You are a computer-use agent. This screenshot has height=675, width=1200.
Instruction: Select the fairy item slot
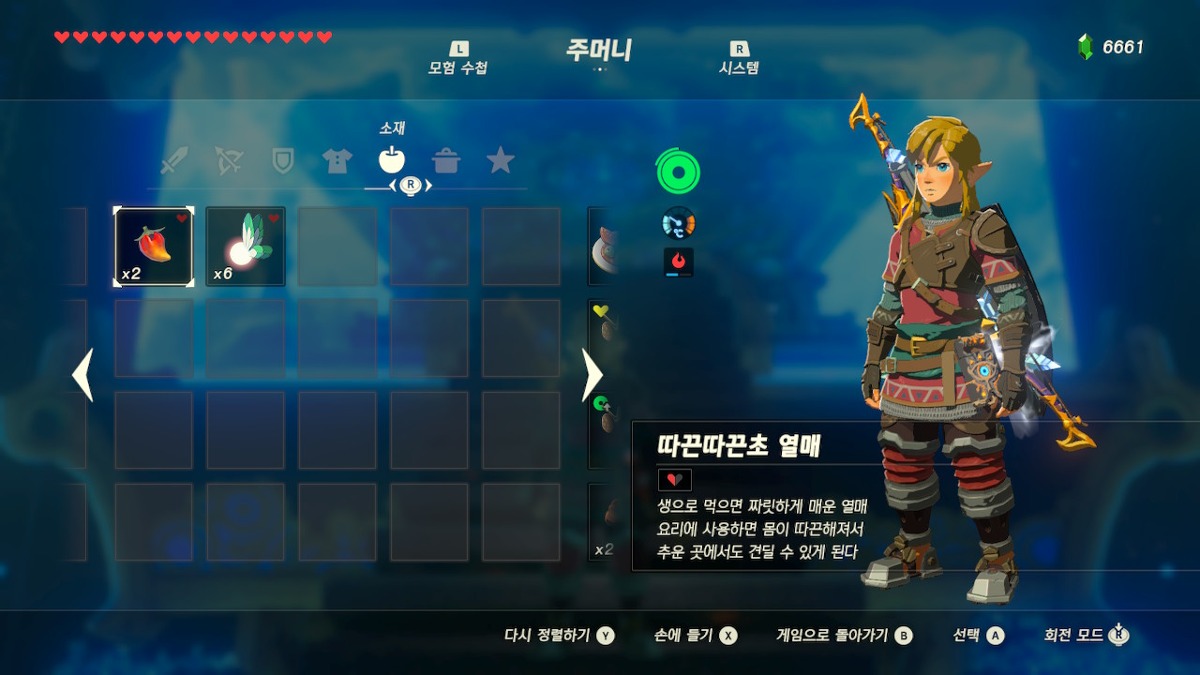(x=245, y=247)
